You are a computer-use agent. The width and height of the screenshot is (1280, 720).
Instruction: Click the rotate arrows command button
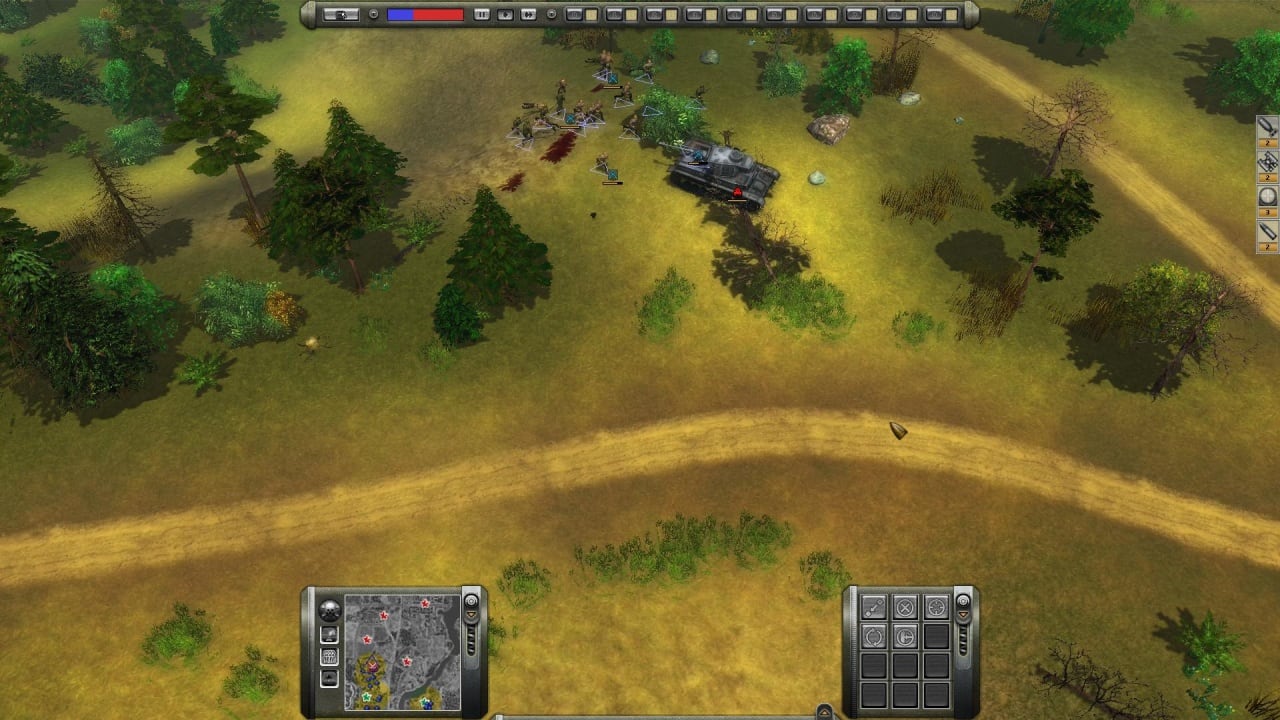(874, 636)
